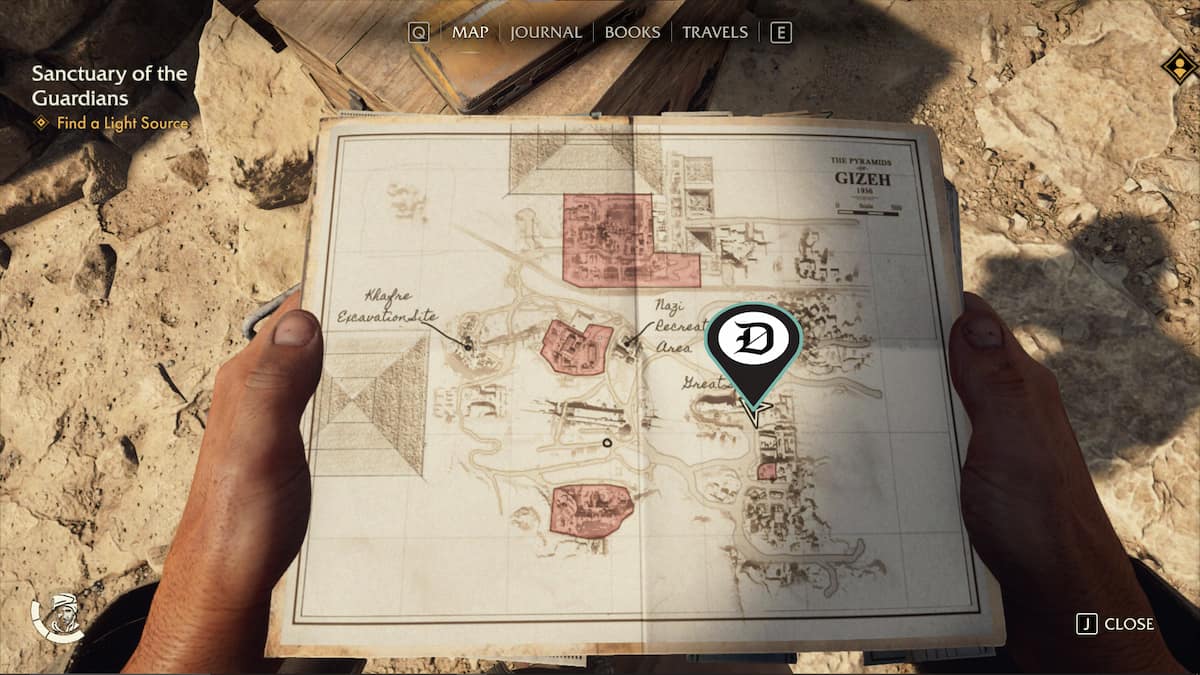Select the Nazi Recreation Area label
Viewport: 1200px width, 675px height.
pyautogui.click(x=671, y=326)
